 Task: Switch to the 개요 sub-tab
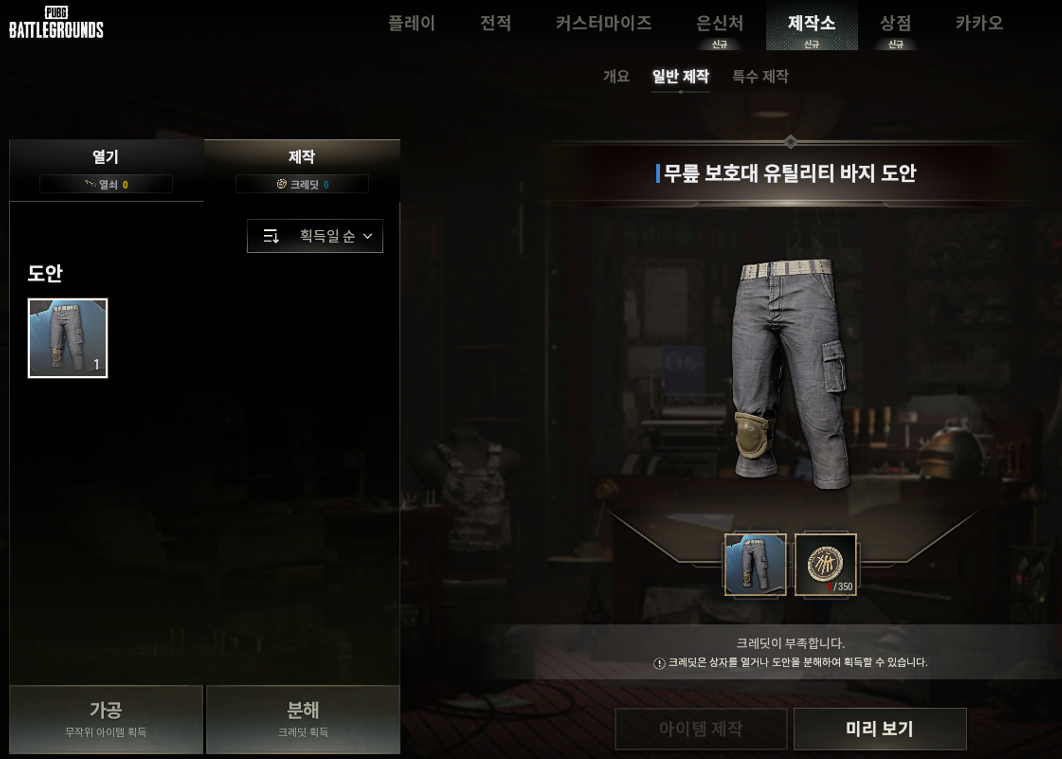[x=616, y=76]
